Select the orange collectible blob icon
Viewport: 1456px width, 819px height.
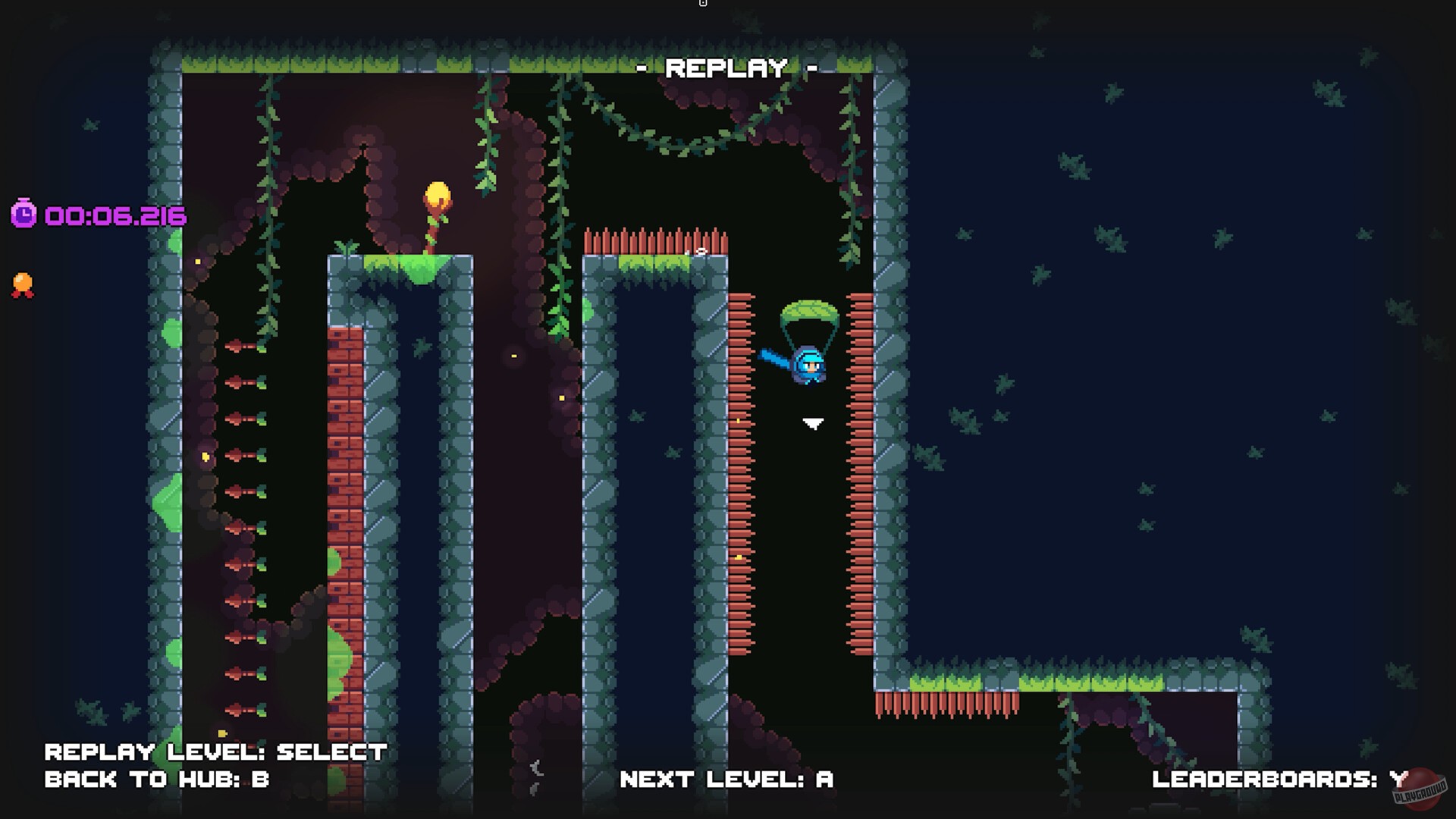[x=24, y=281]
